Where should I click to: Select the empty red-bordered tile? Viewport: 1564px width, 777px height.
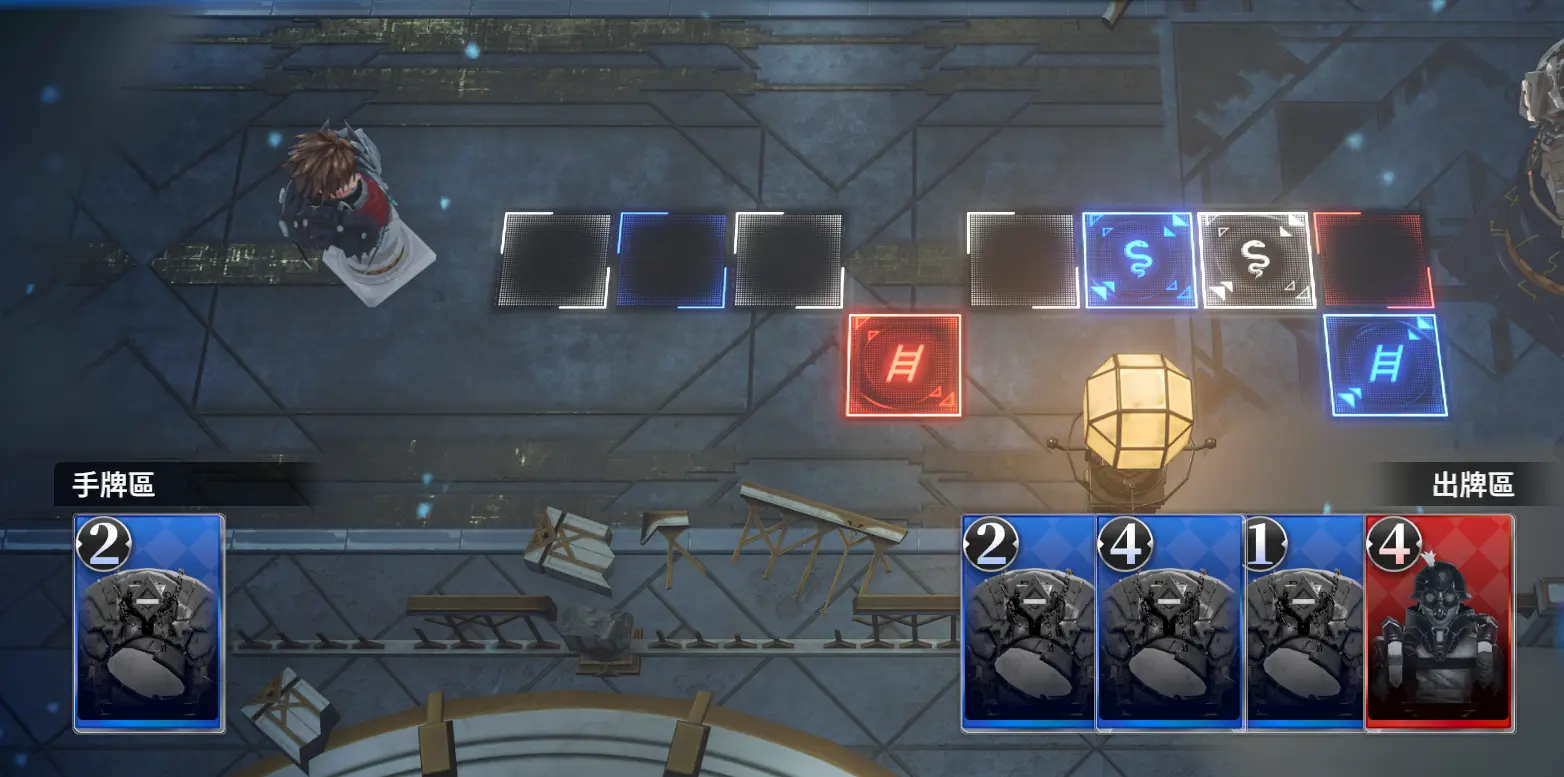[x=1373, y=260]
